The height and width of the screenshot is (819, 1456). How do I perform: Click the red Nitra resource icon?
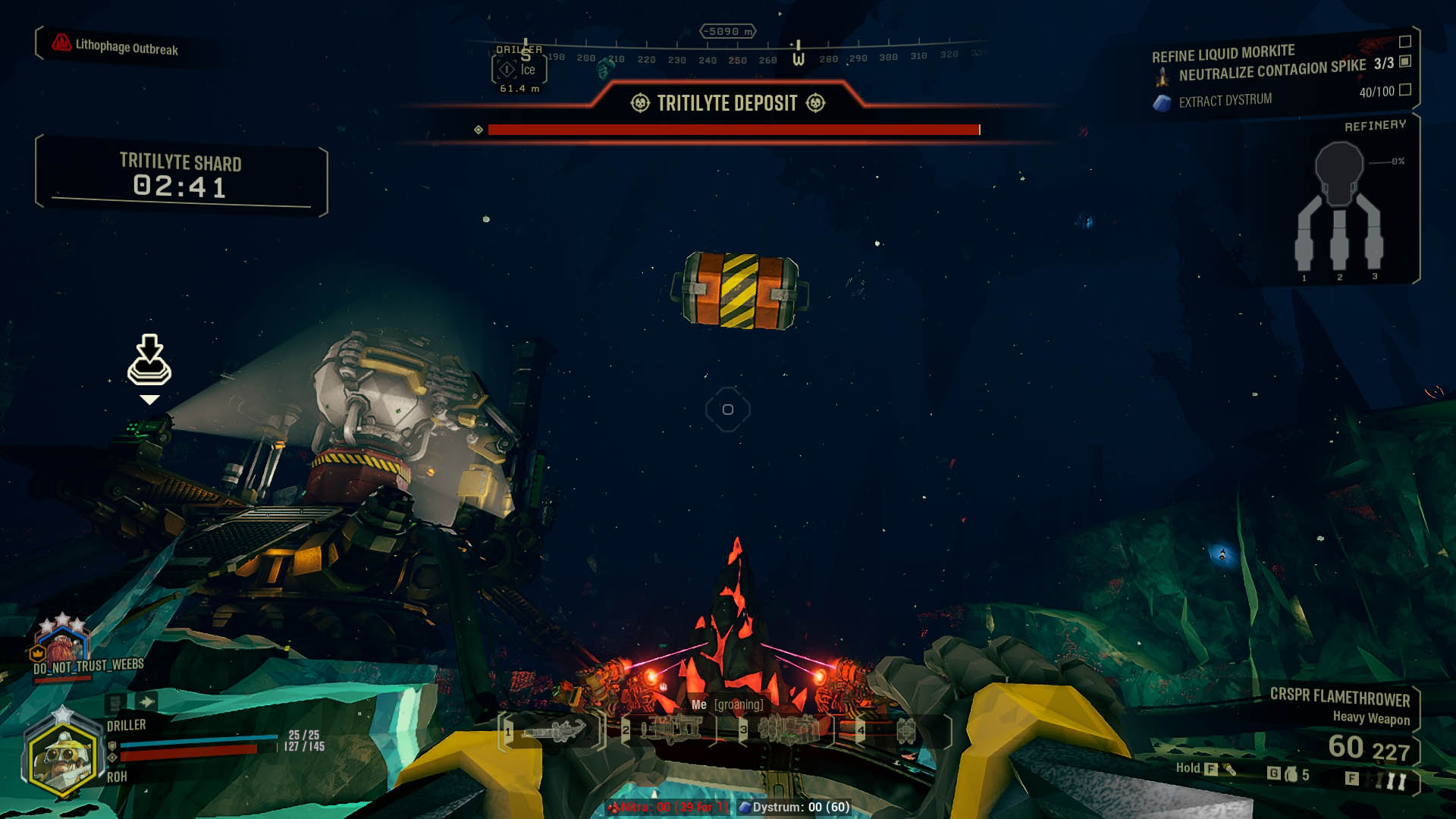pyautogui.click(x=616, y=808)
